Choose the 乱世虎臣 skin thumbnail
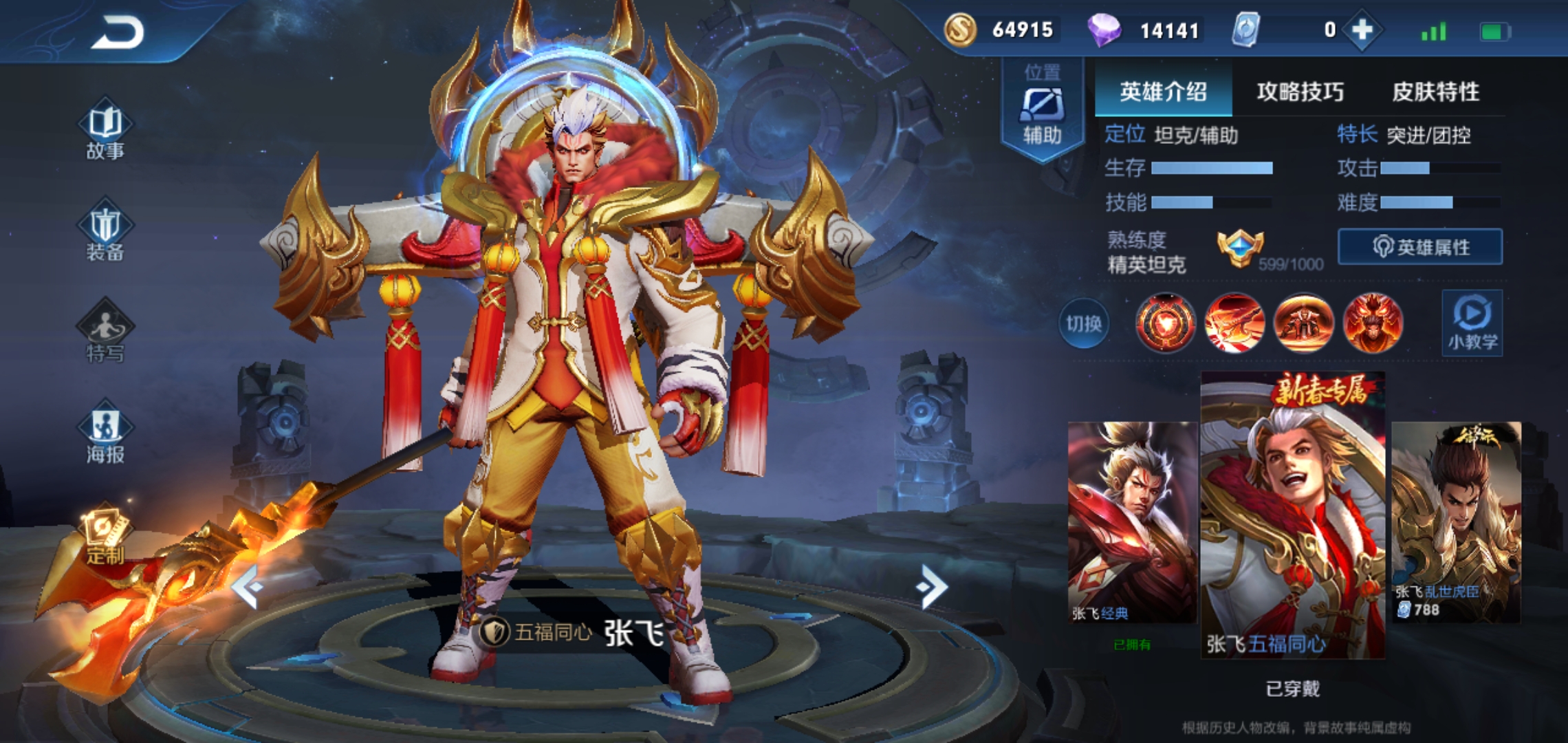 point(1456,523)
